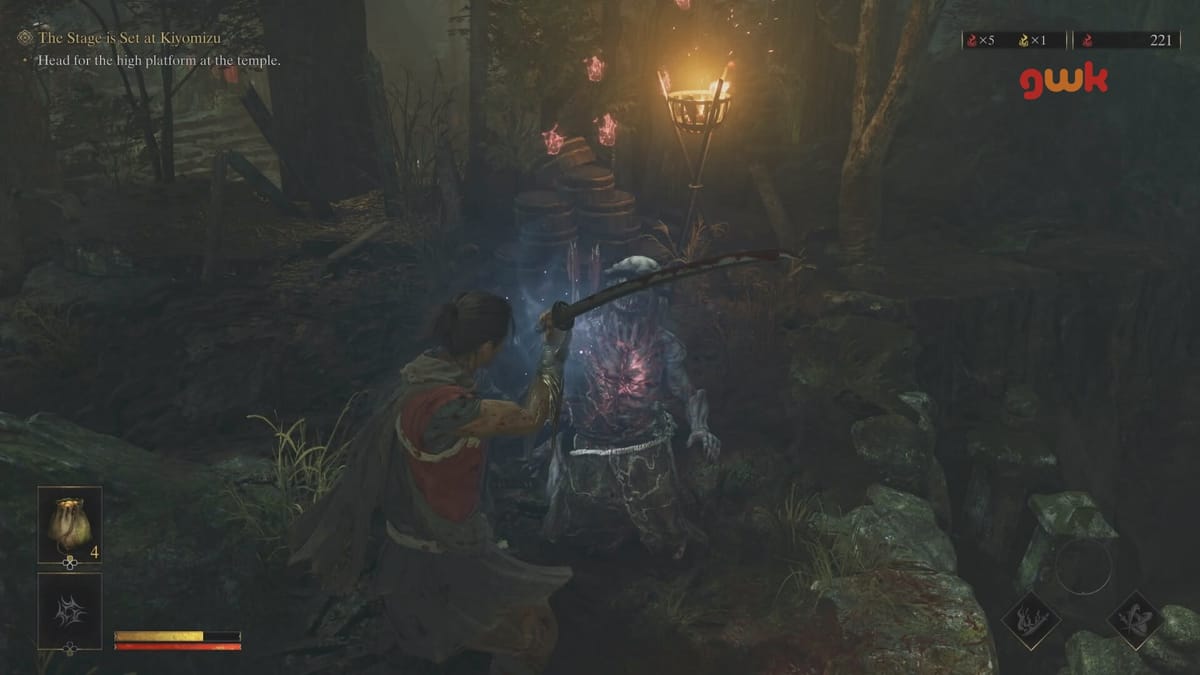This screenshot has width=1200, height=675.
Task: Activate the flaming blade skill diamond
Action: (x=1031, y=620)
